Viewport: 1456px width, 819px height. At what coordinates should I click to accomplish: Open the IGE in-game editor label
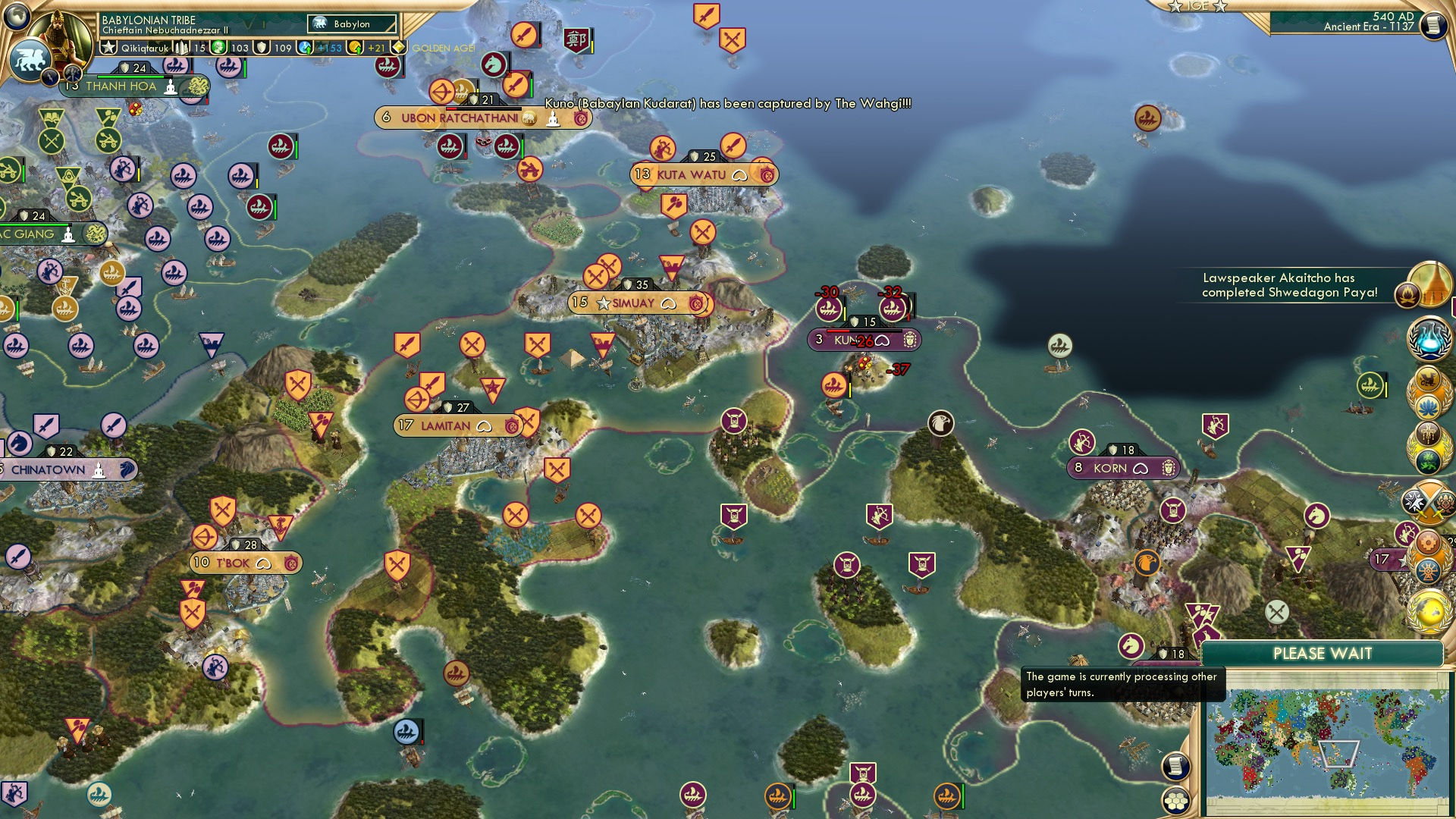[1197, 6]
